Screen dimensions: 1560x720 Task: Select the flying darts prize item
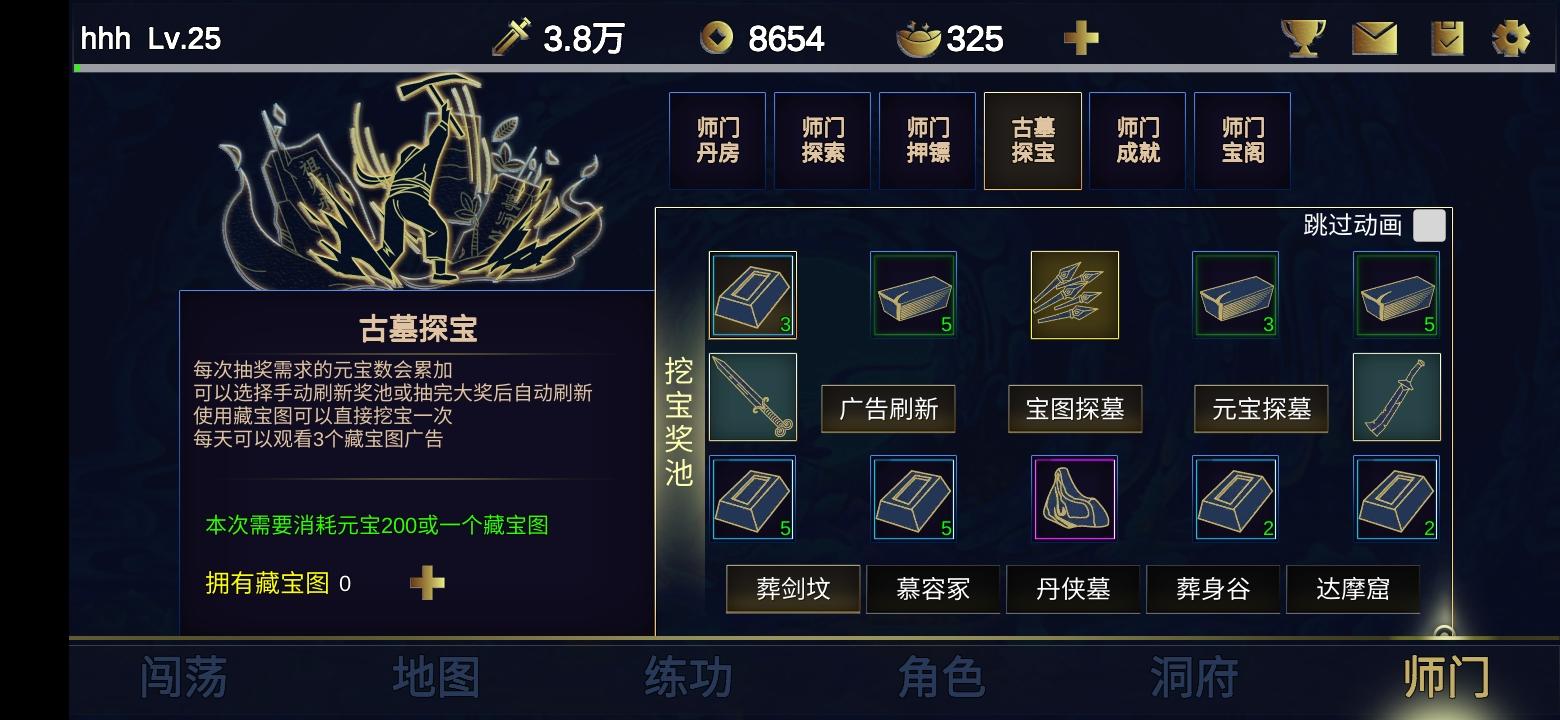1074,295
